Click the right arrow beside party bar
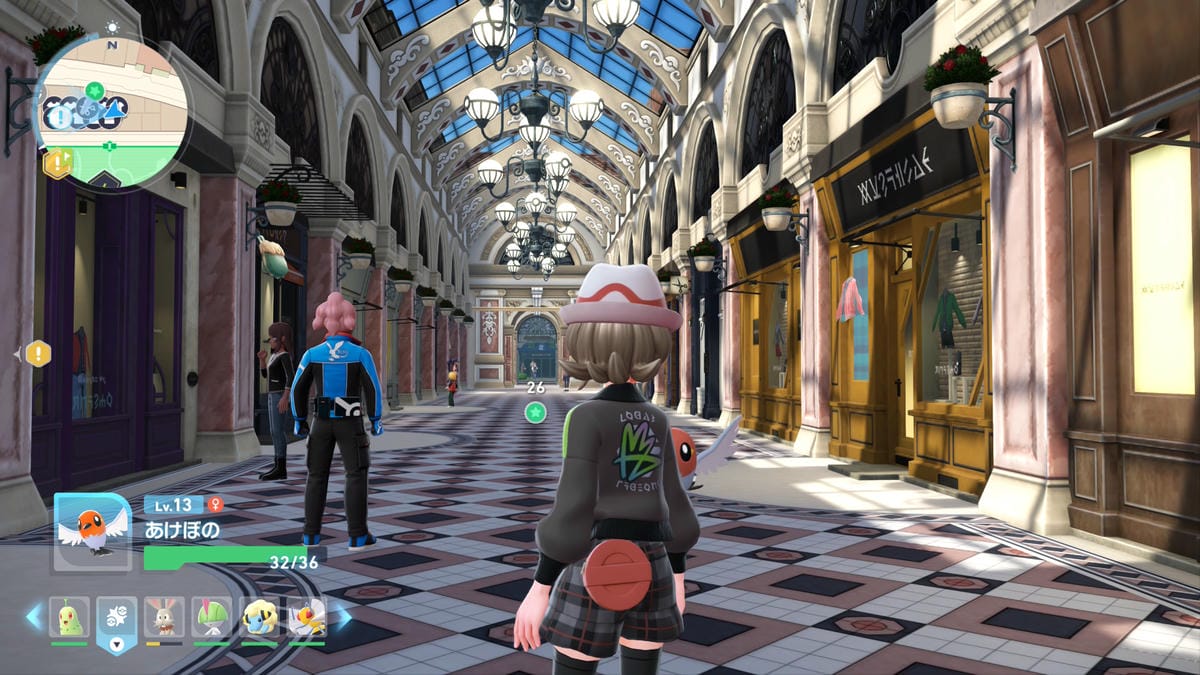 pos(342,617)
